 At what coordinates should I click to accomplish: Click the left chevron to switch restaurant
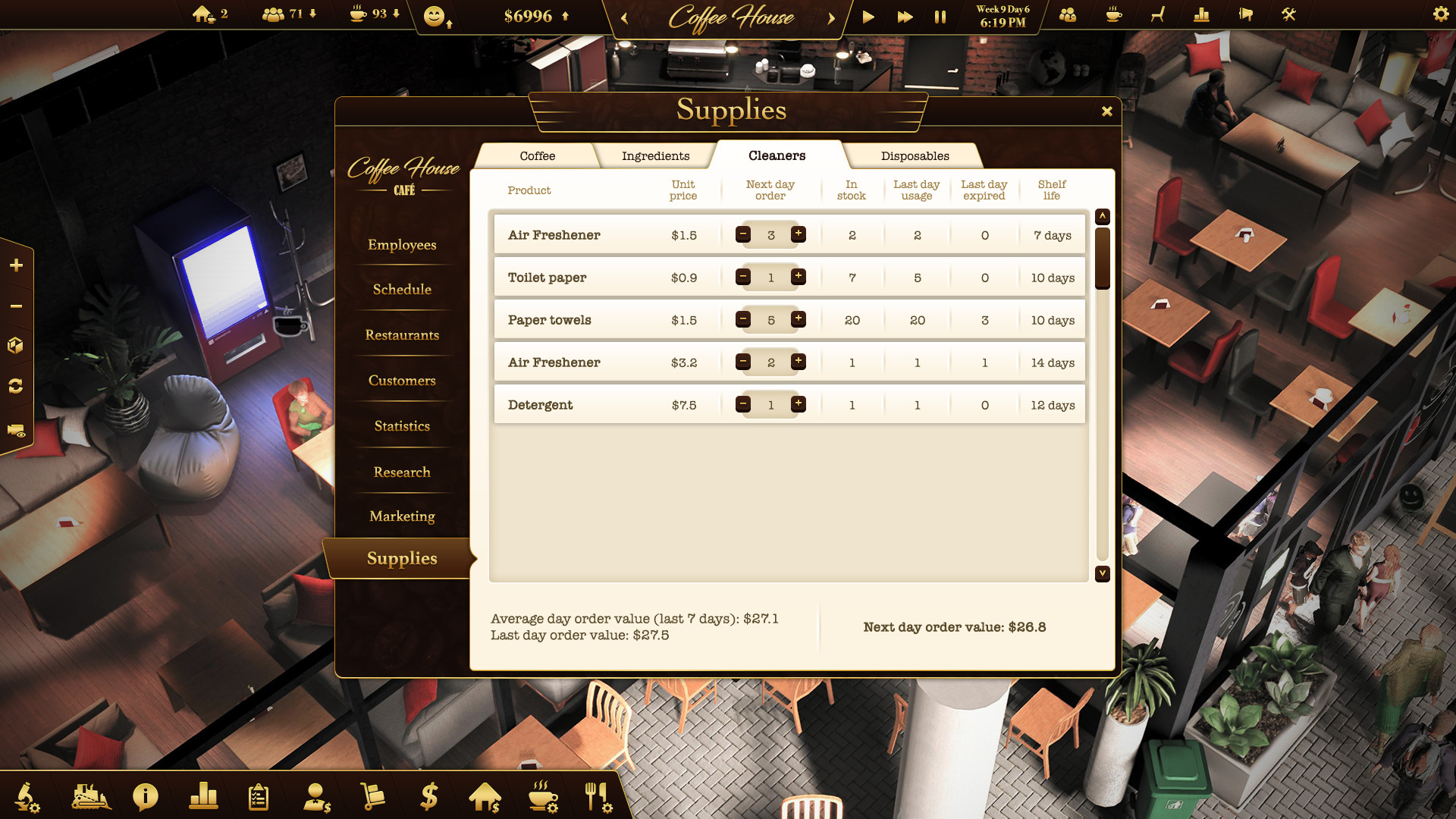tap(623, 18)
